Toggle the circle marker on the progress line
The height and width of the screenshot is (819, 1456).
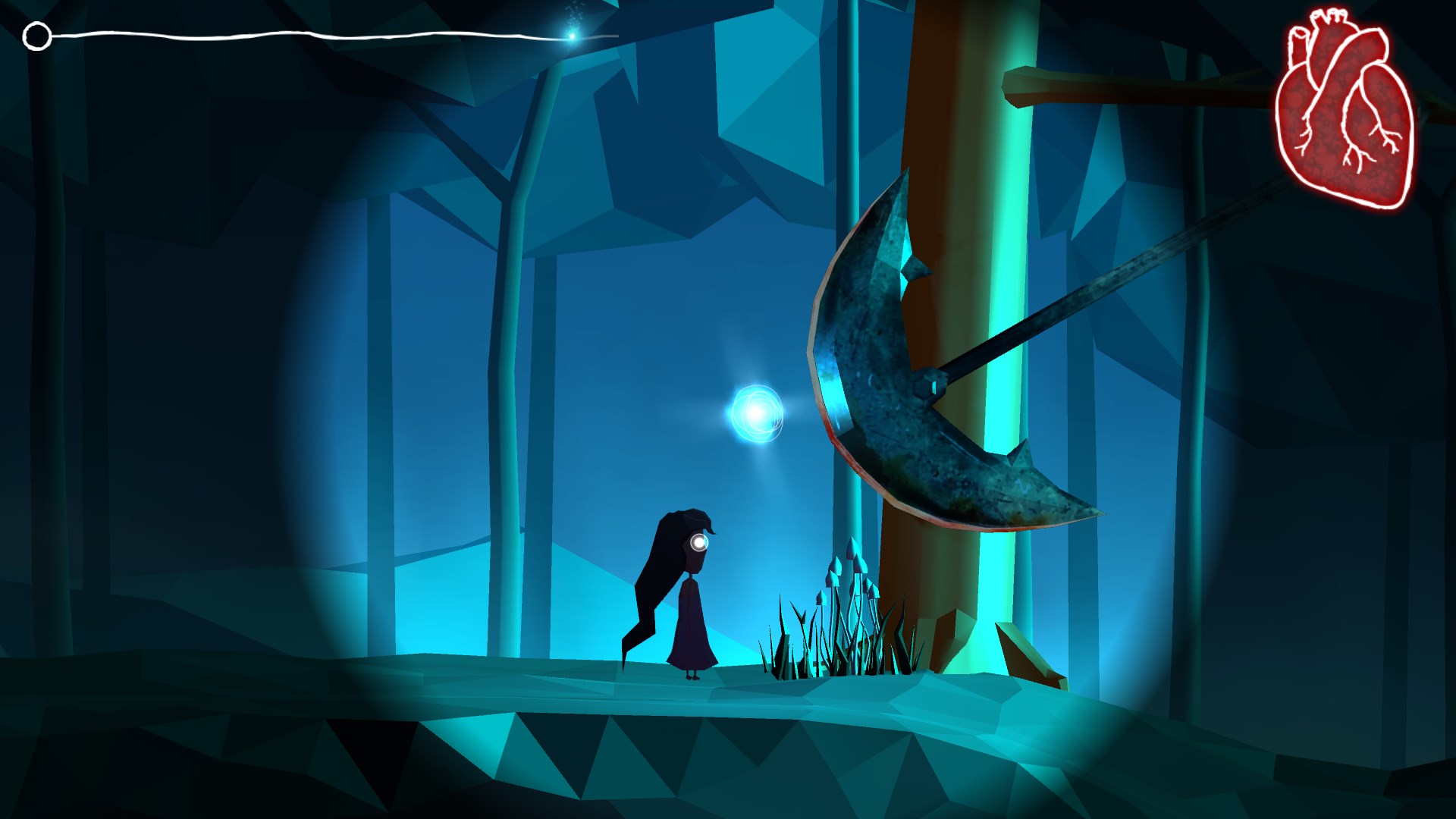(x=36, y=35)
